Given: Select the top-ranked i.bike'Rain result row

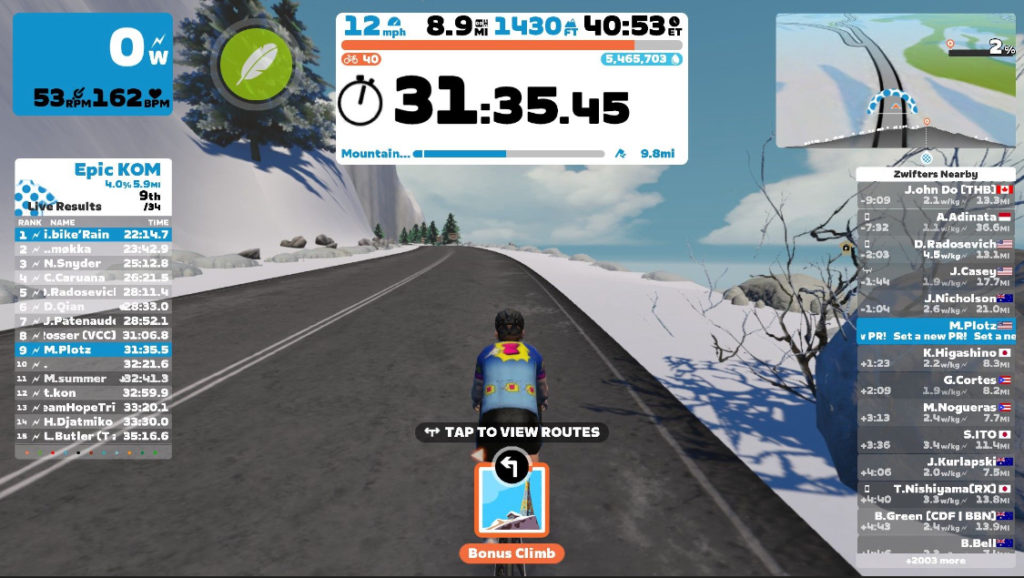Looking at the screenshot, I should 93,234.
